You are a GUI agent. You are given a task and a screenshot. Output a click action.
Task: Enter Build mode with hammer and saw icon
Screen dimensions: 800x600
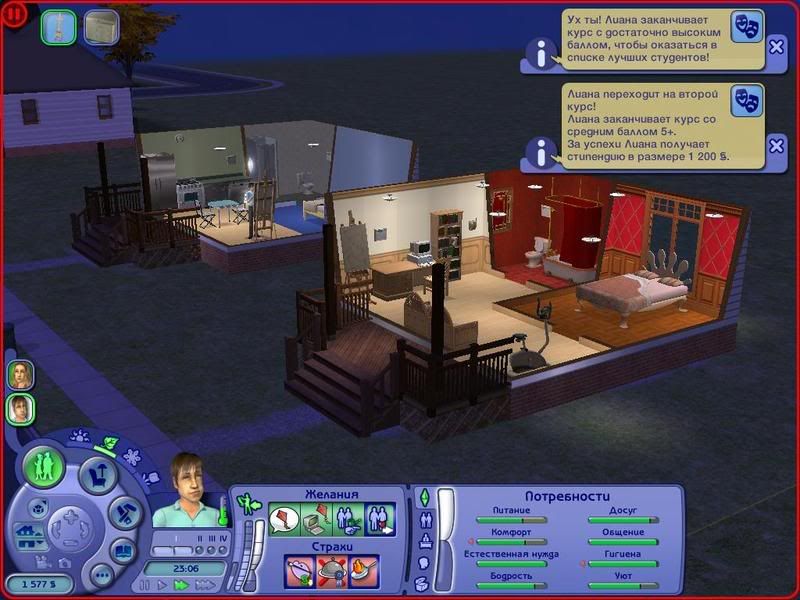click(x=123, y=510)
